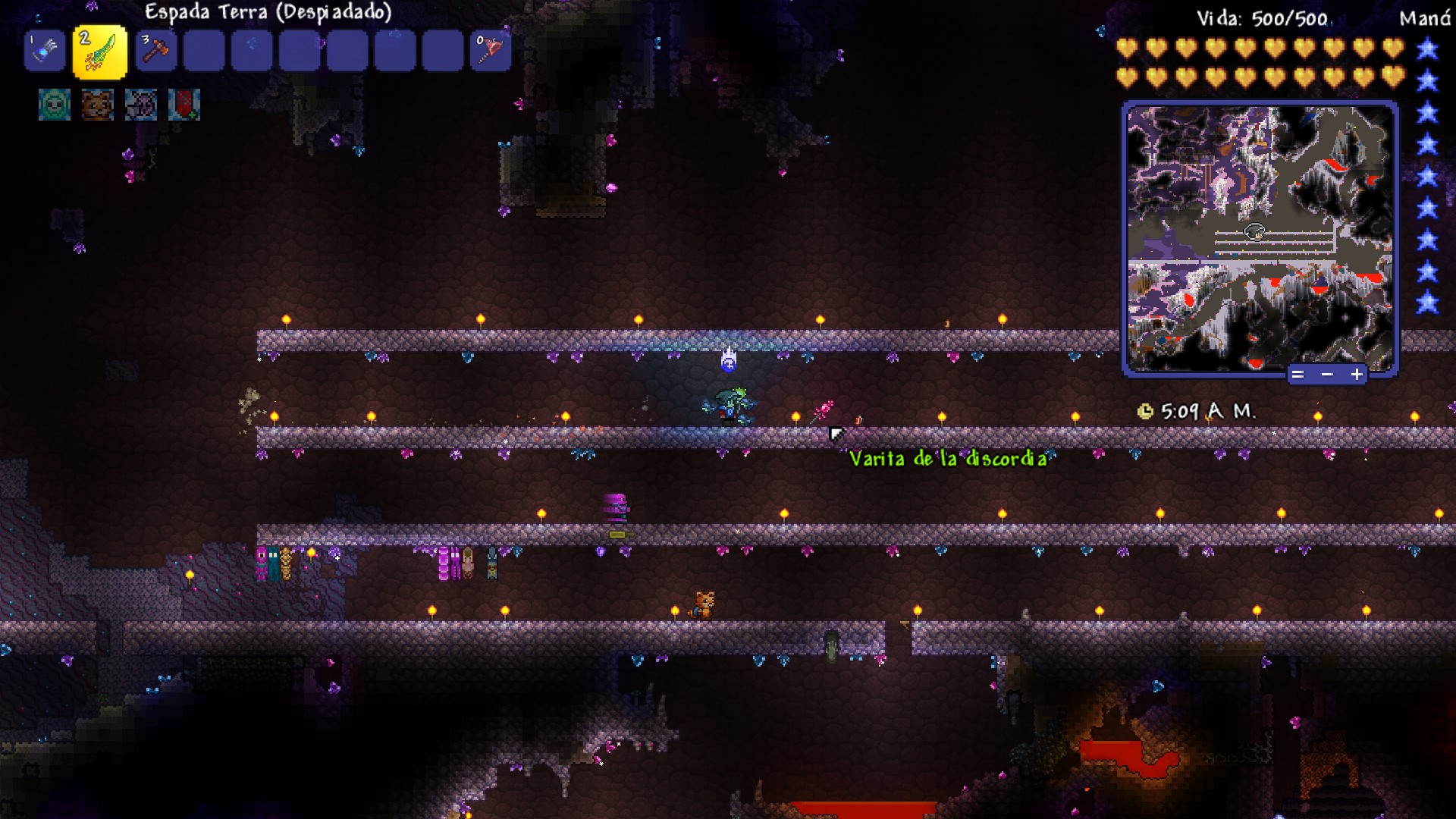Select the flashlight-like item in hotbar slot 1
The image size is (1456, 819).
coord(45,51)
